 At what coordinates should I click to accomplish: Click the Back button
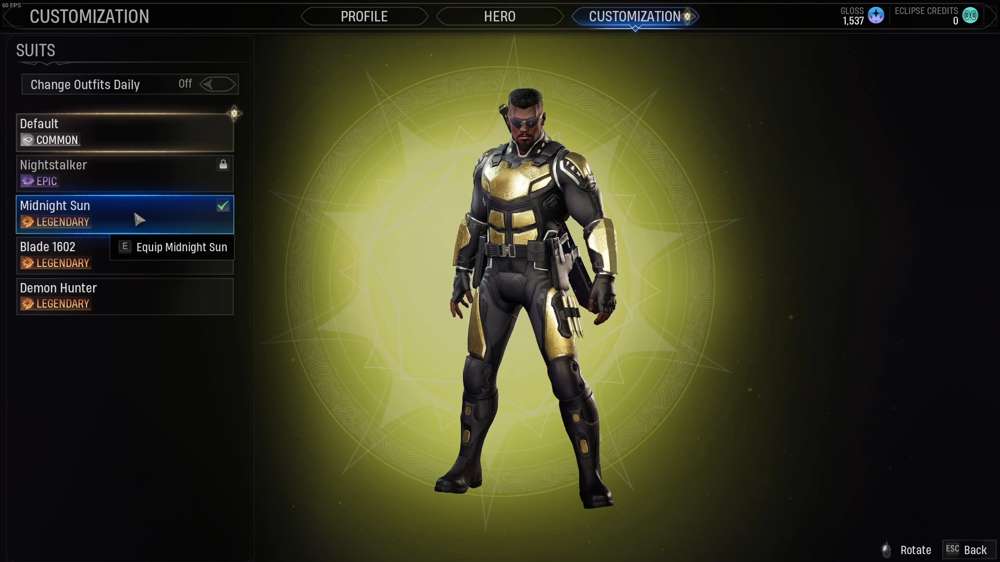click(x=967, y=550)
